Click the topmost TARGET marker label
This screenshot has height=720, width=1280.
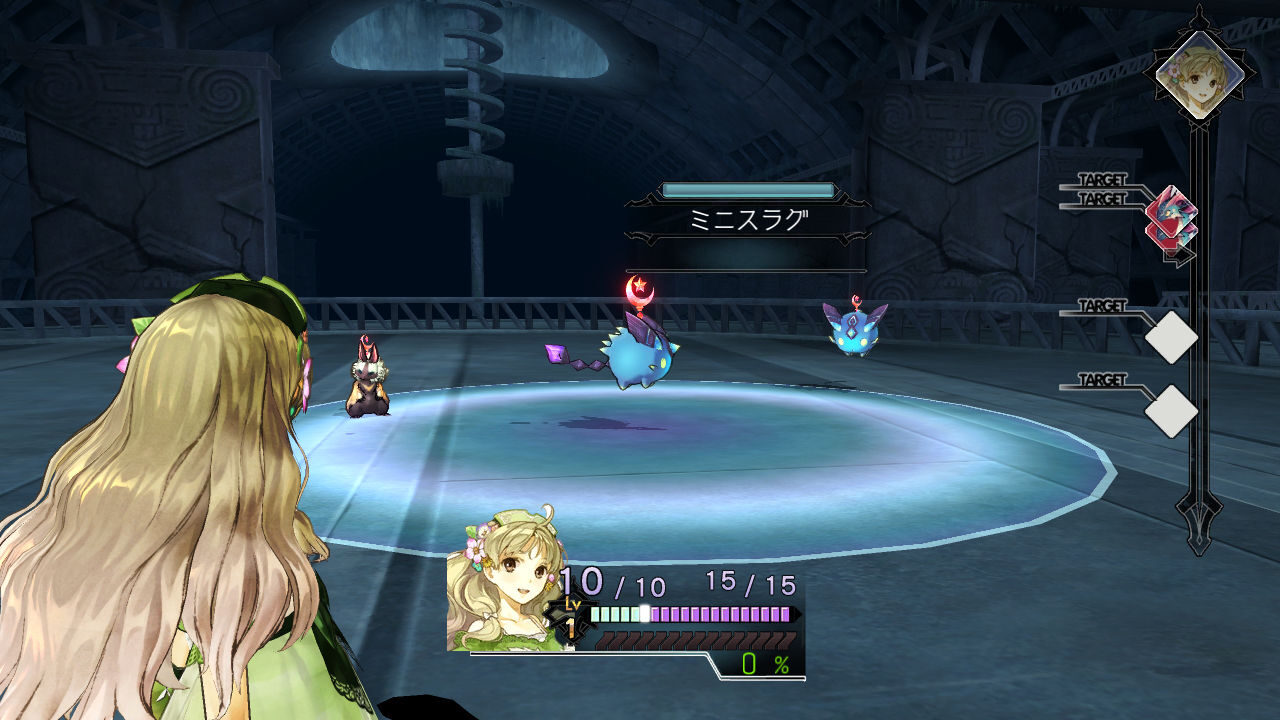(1102, 179)
